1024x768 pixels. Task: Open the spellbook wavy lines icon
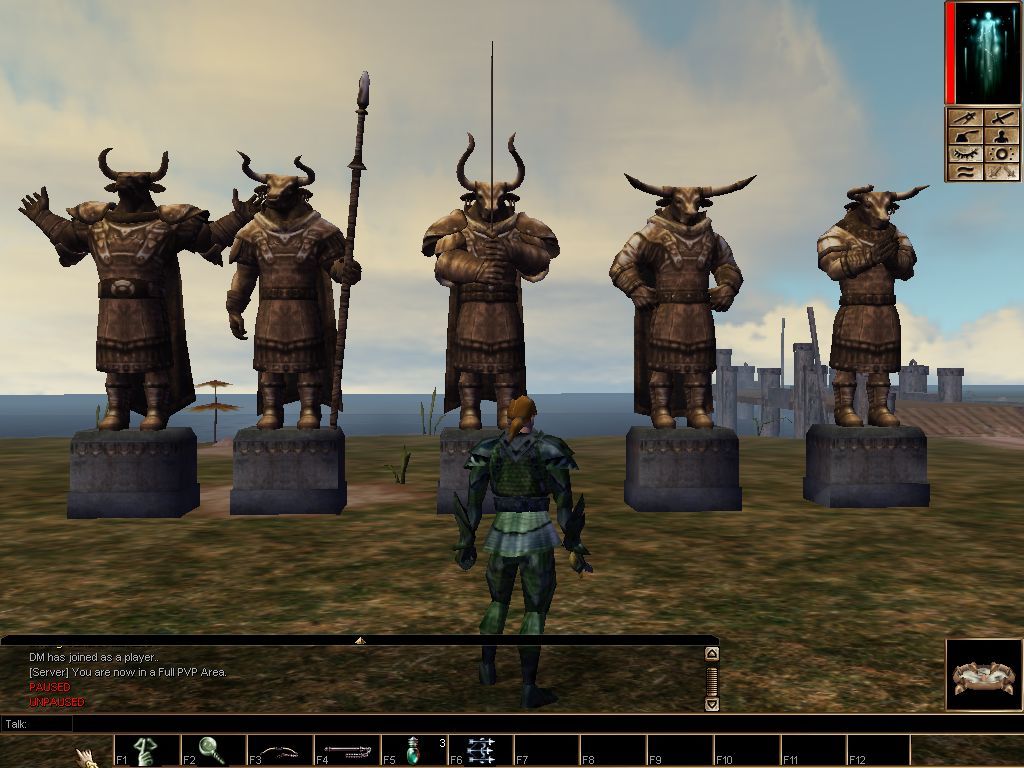point(966,172)
